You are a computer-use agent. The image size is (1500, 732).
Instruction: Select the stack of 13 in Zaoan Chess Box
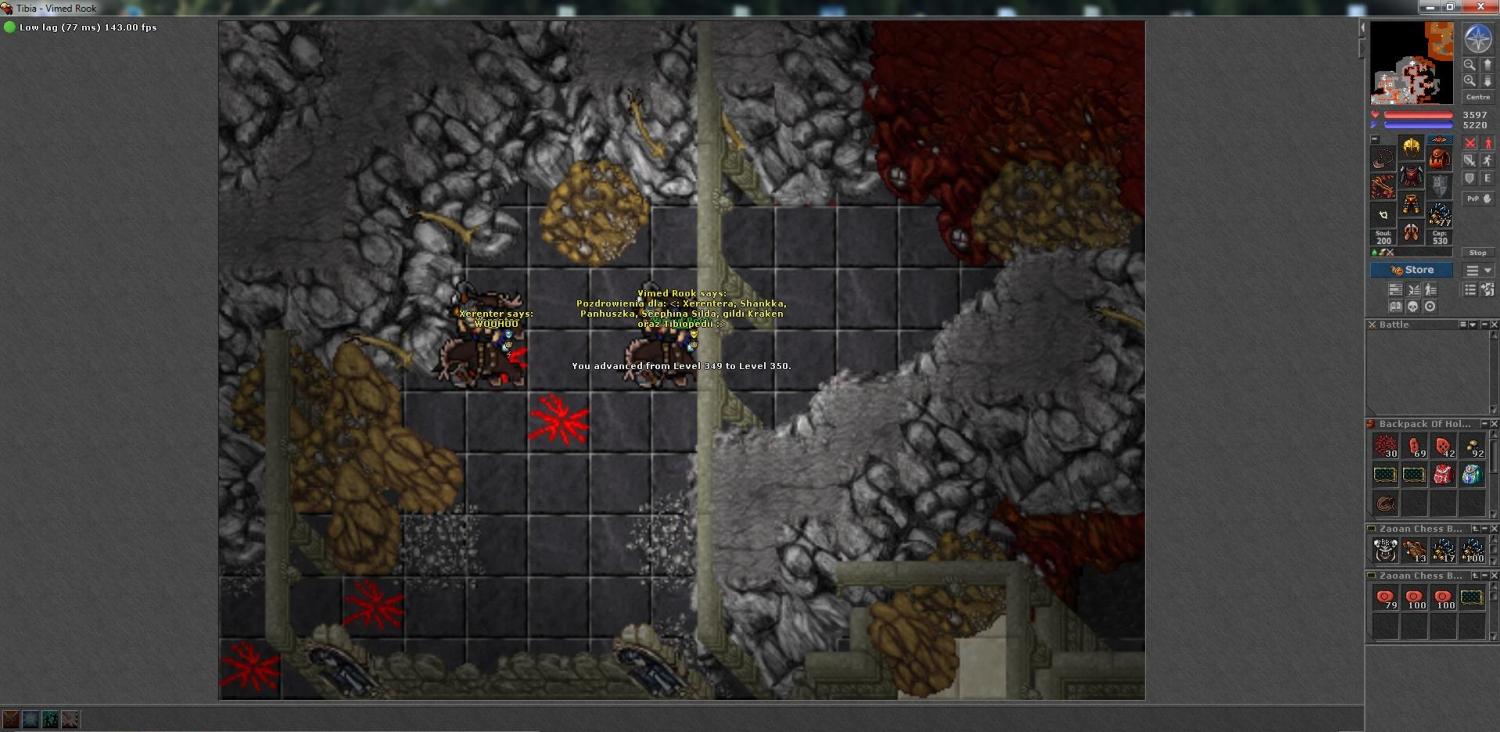tap(1414, 550)
